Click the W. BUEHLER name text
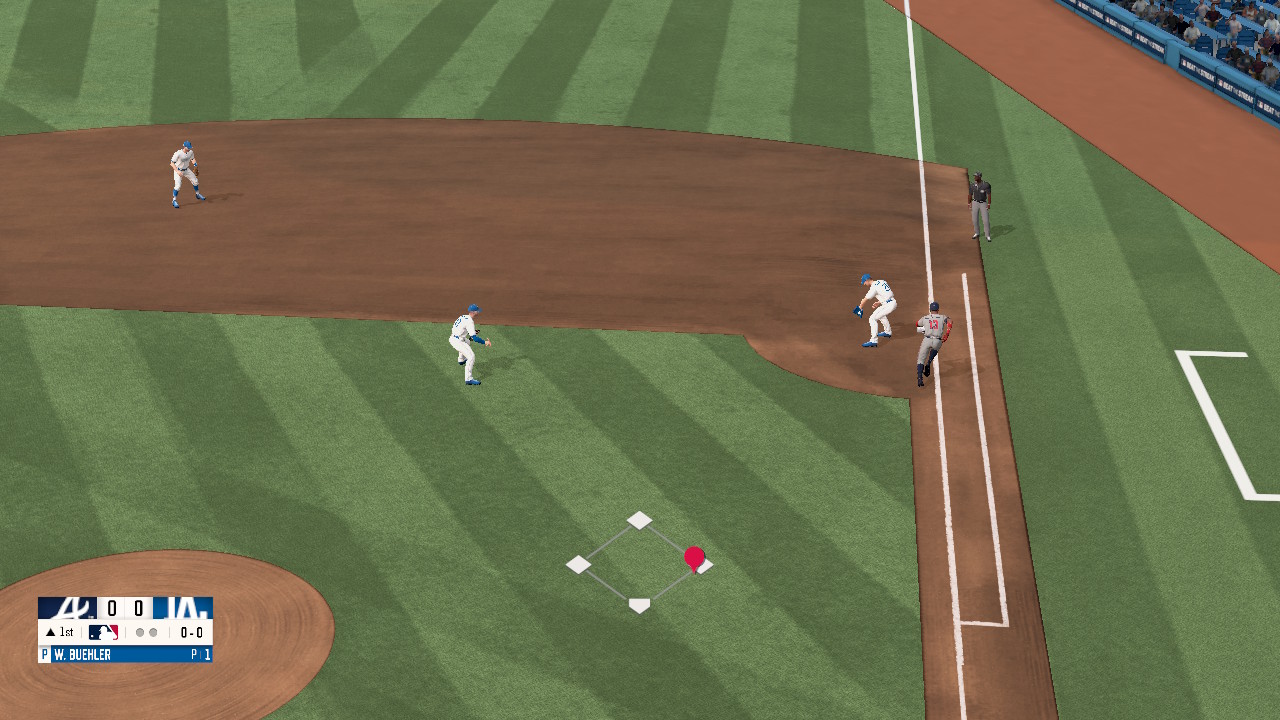Screen dimensions: 1280x720 (x=82, y=653)
